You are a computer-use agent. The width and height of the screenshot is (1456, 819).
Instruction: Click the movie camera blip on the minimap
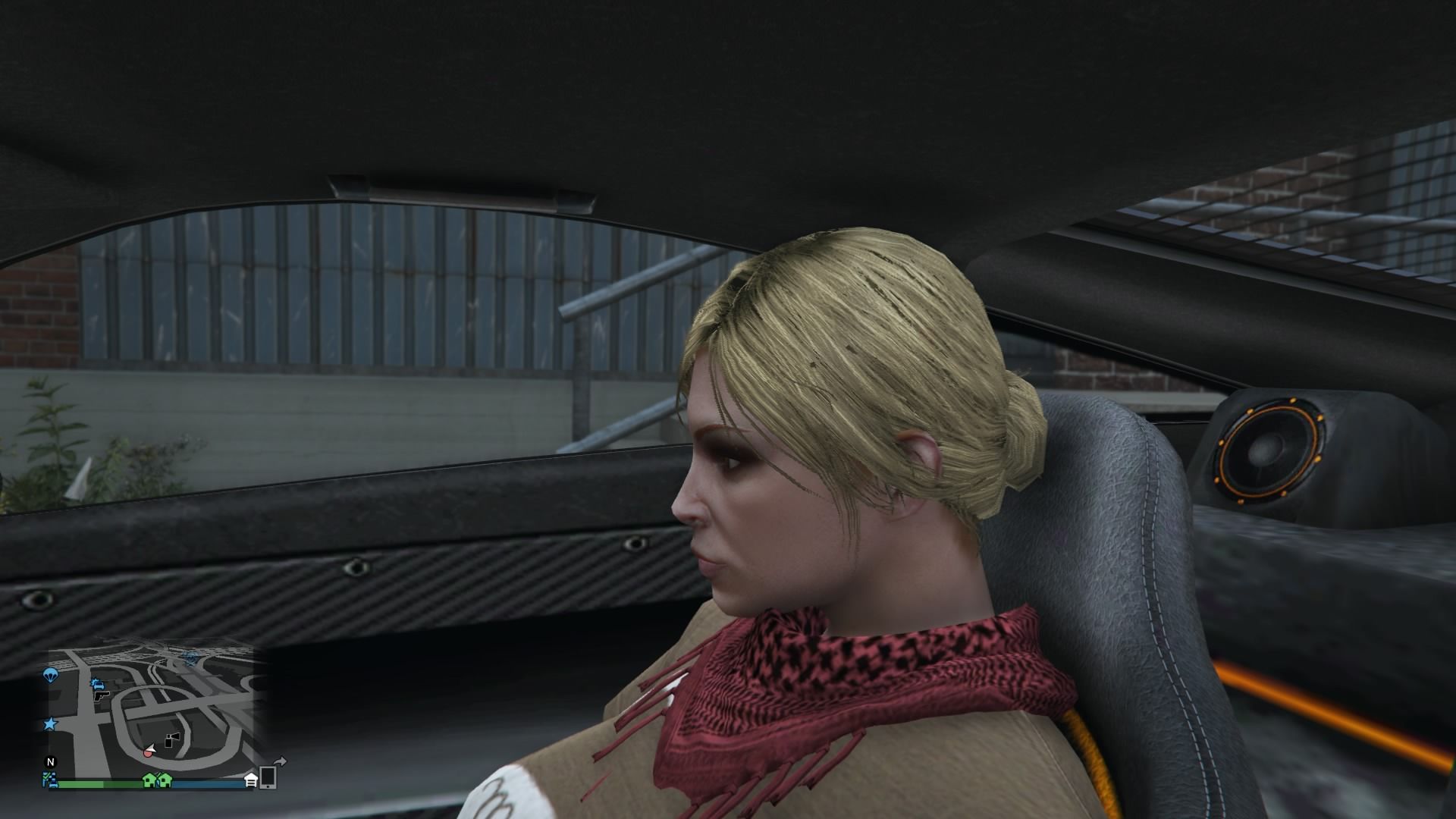(173, 738)
